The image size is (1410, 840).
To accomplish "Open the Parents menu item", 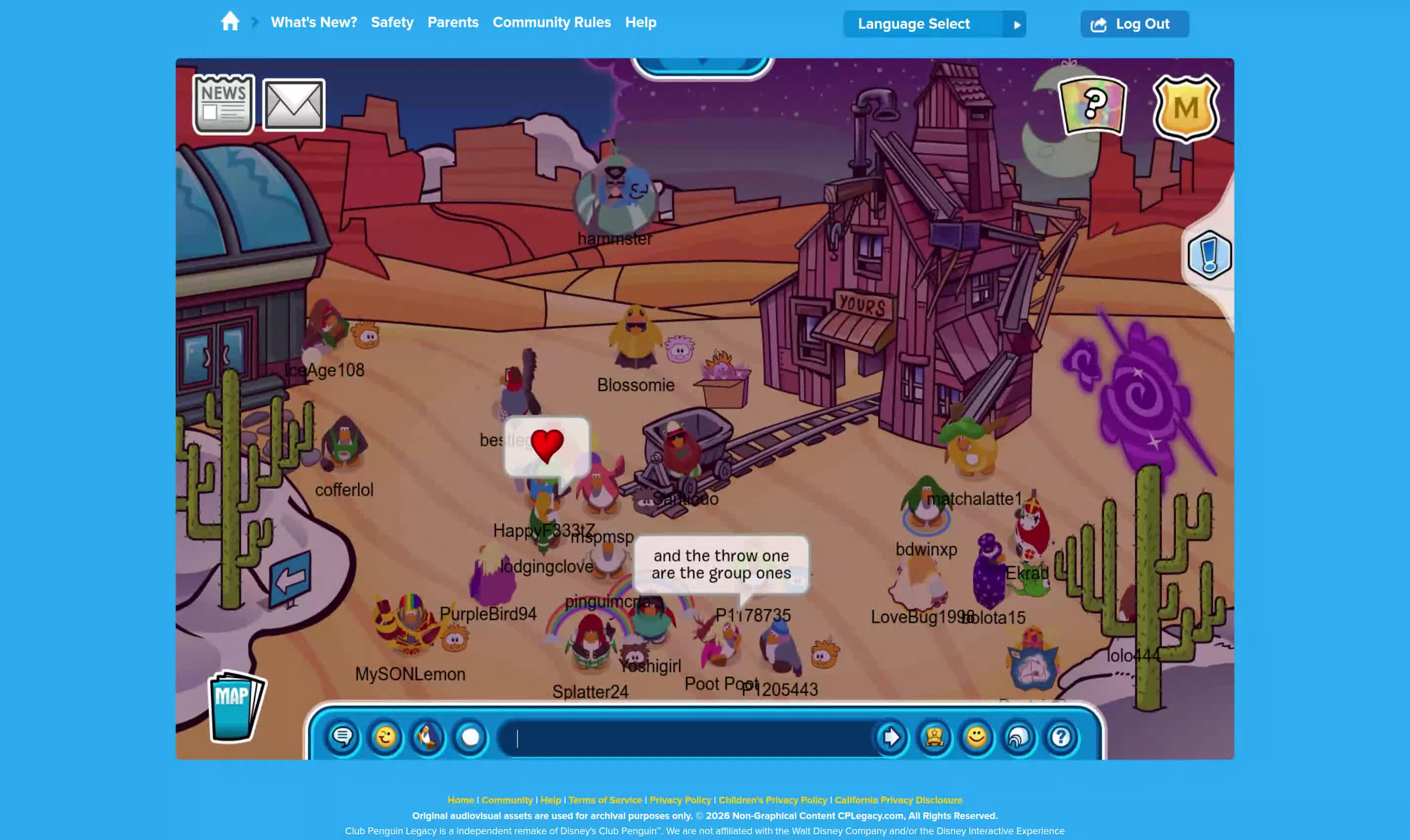I will [x=452, y=23].
